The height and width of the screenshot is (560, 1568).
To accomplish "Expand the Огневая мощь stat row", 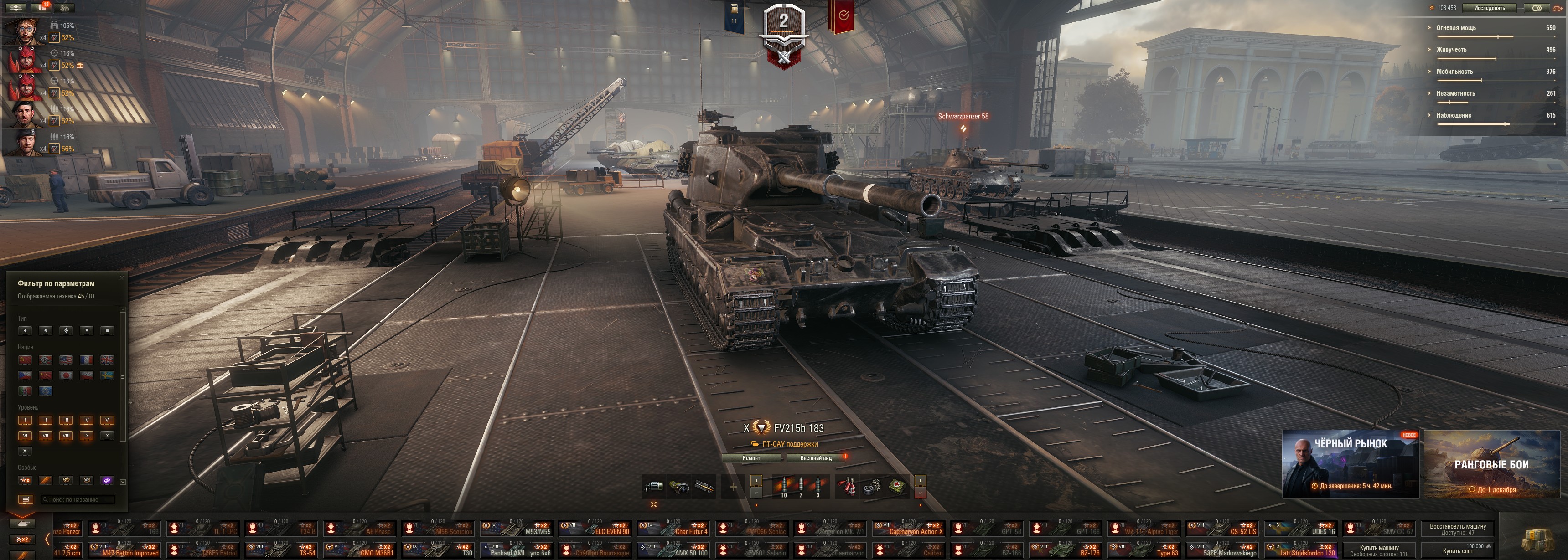I will [1456, 28].
